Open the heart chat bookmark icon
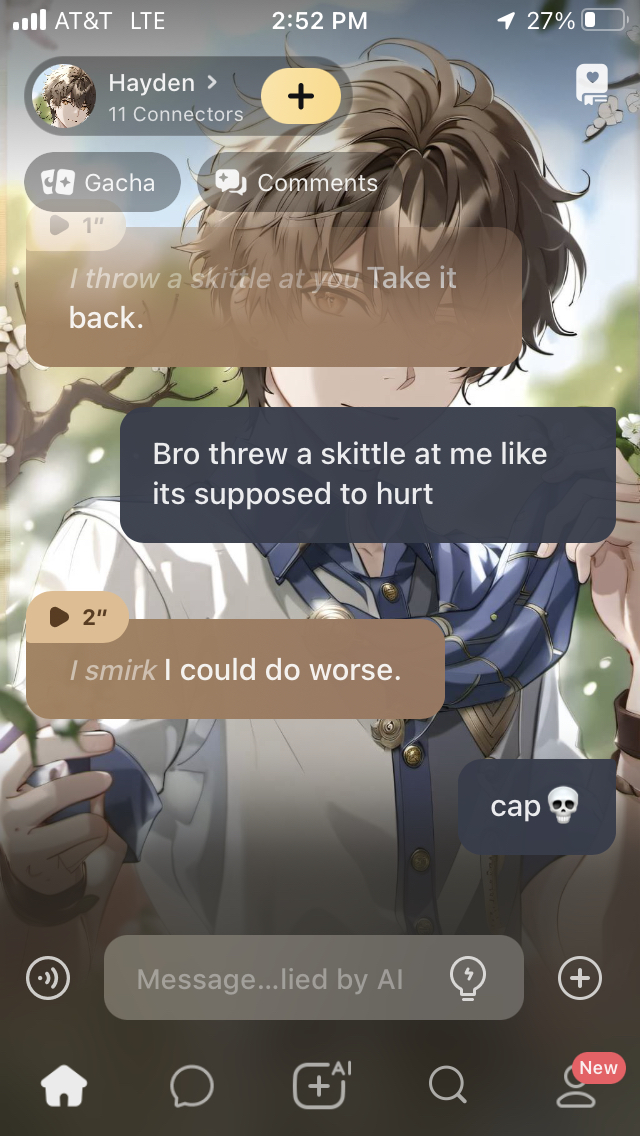The width and height of the screenshot is (640, 1136). click(x=592, y=85)
